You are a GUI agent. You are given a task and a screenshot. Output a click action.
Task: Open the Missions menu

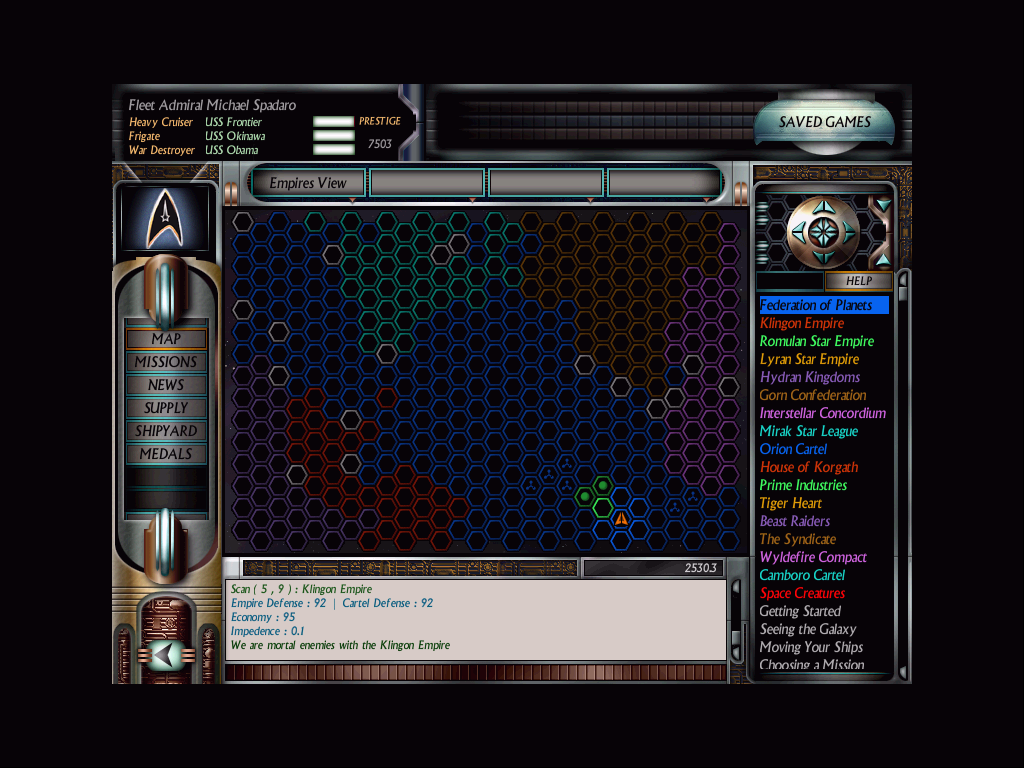(x=166, y=362)
